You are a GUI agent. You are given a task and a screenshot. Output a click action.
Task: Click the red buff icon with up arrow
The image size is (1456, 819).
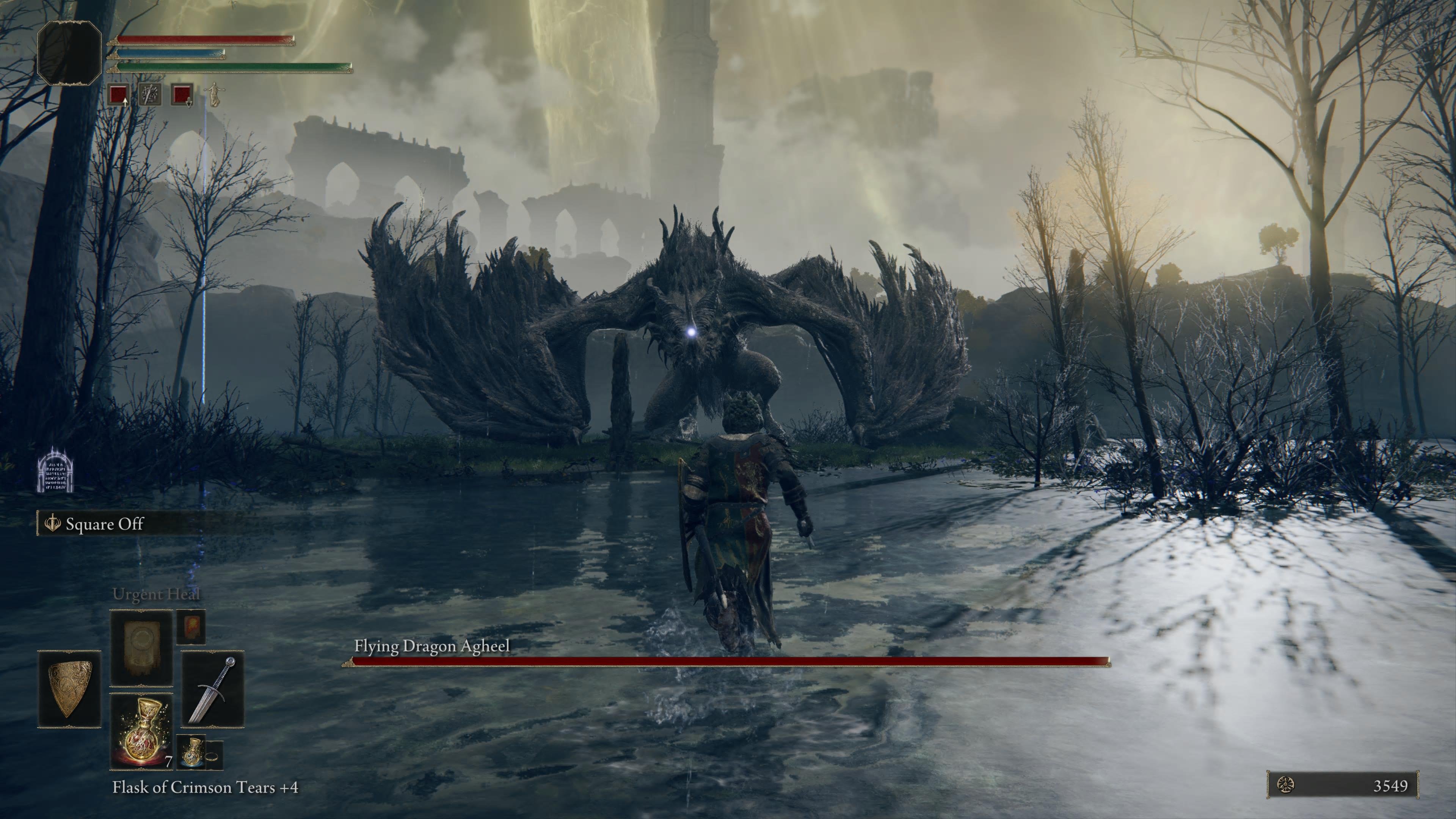point(119,94)
